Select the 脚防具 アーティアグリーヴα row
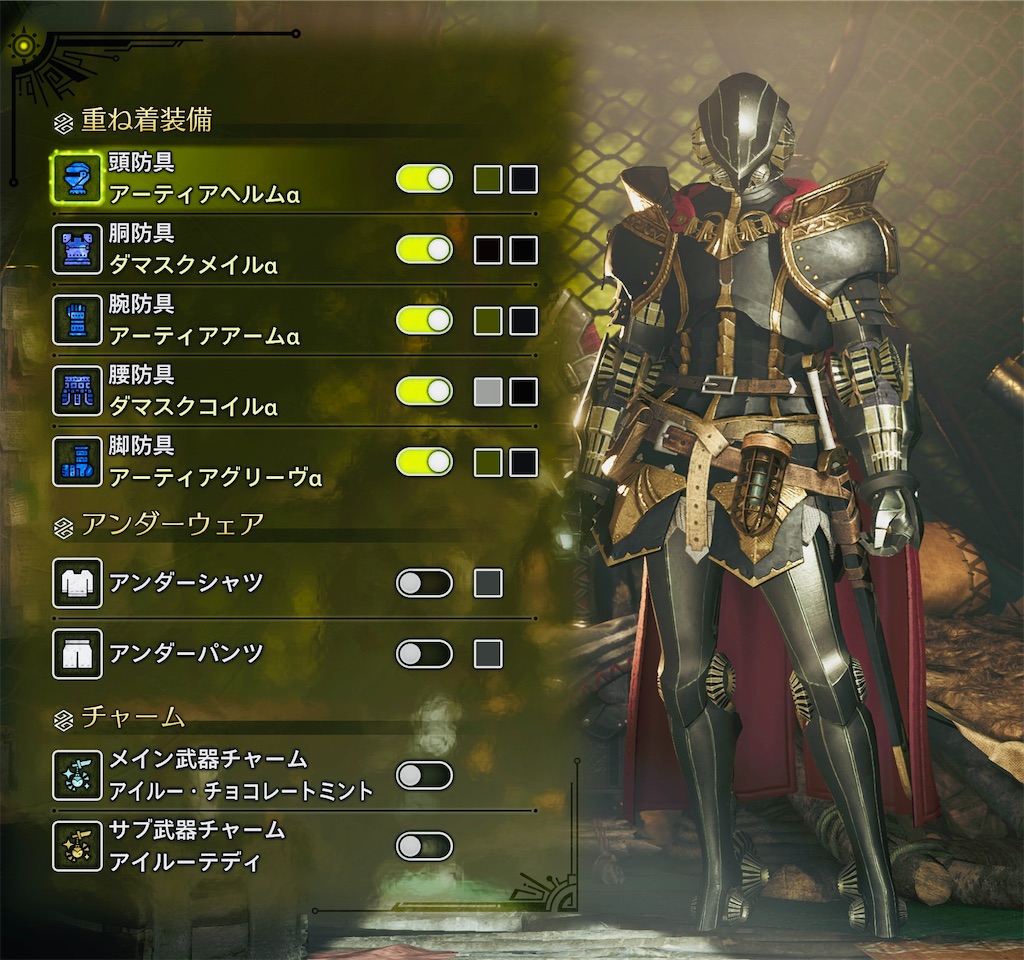Screen dimensions: 1024x960 tap(215, 462)
